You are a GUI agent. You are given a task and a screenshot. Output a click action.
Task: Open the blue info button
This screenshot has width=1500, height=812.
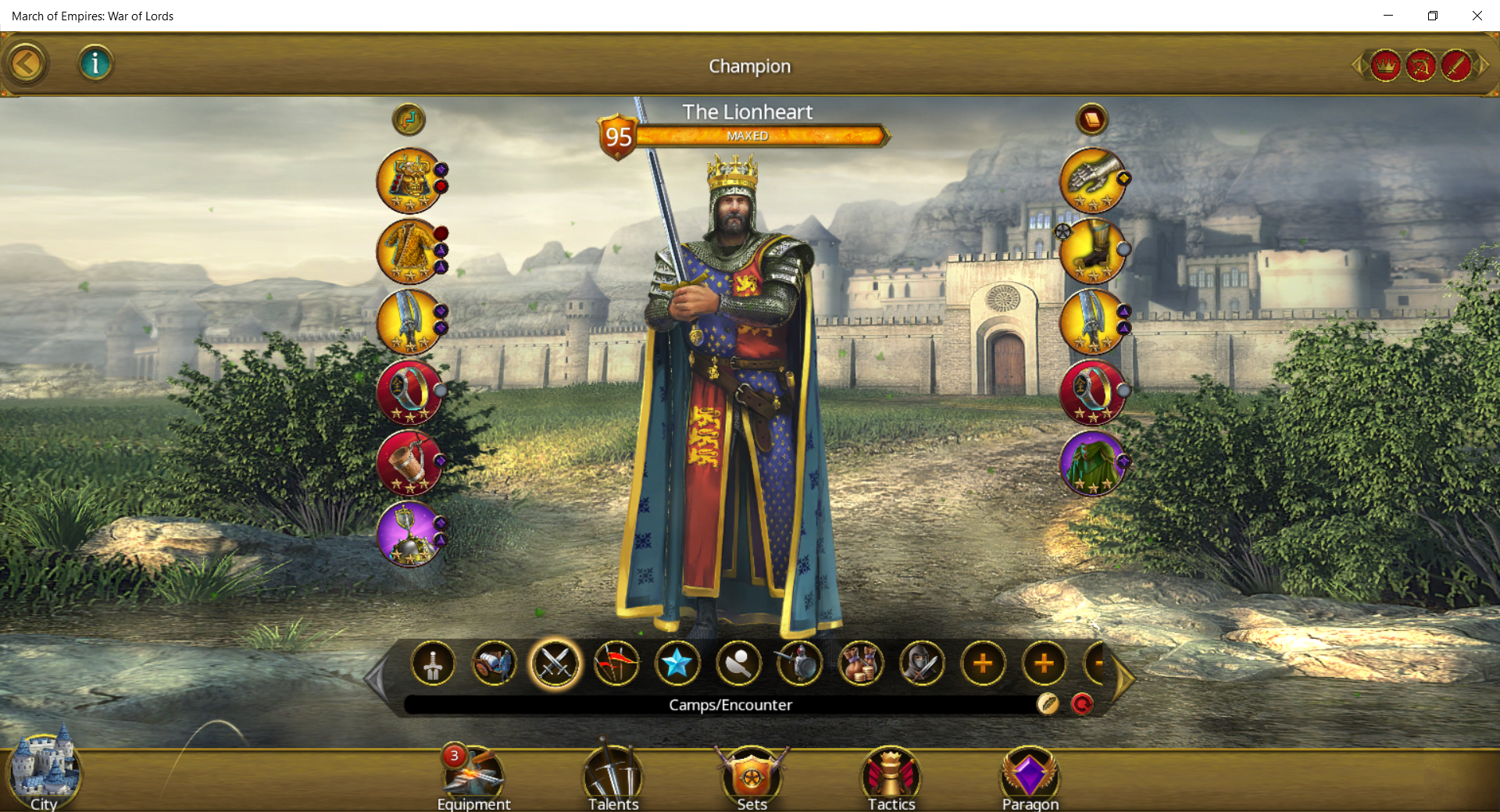click(95, 63)
